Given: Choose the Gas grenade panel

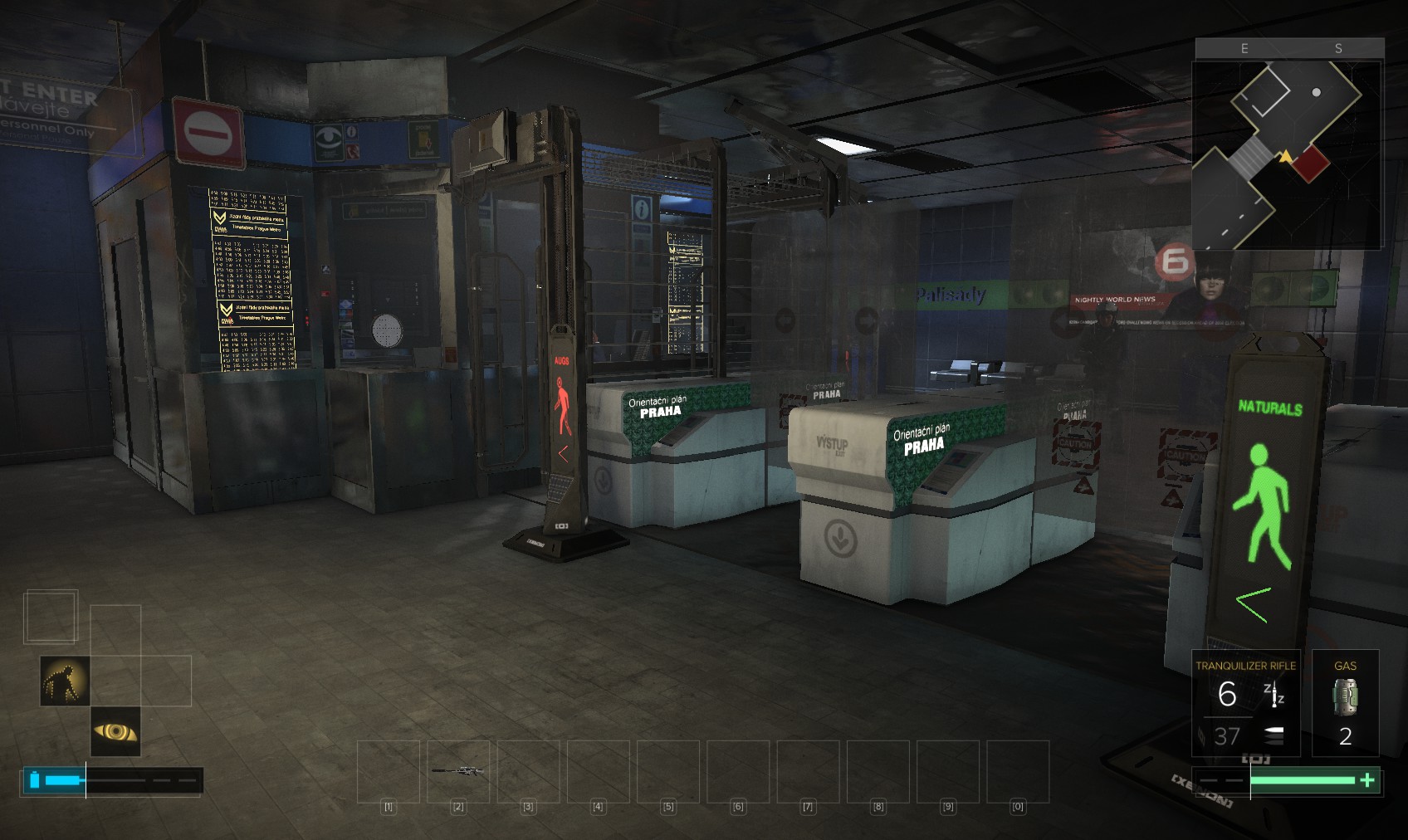Looking at the screenshot, I should pyautogui.click(x=1345, y=703).
